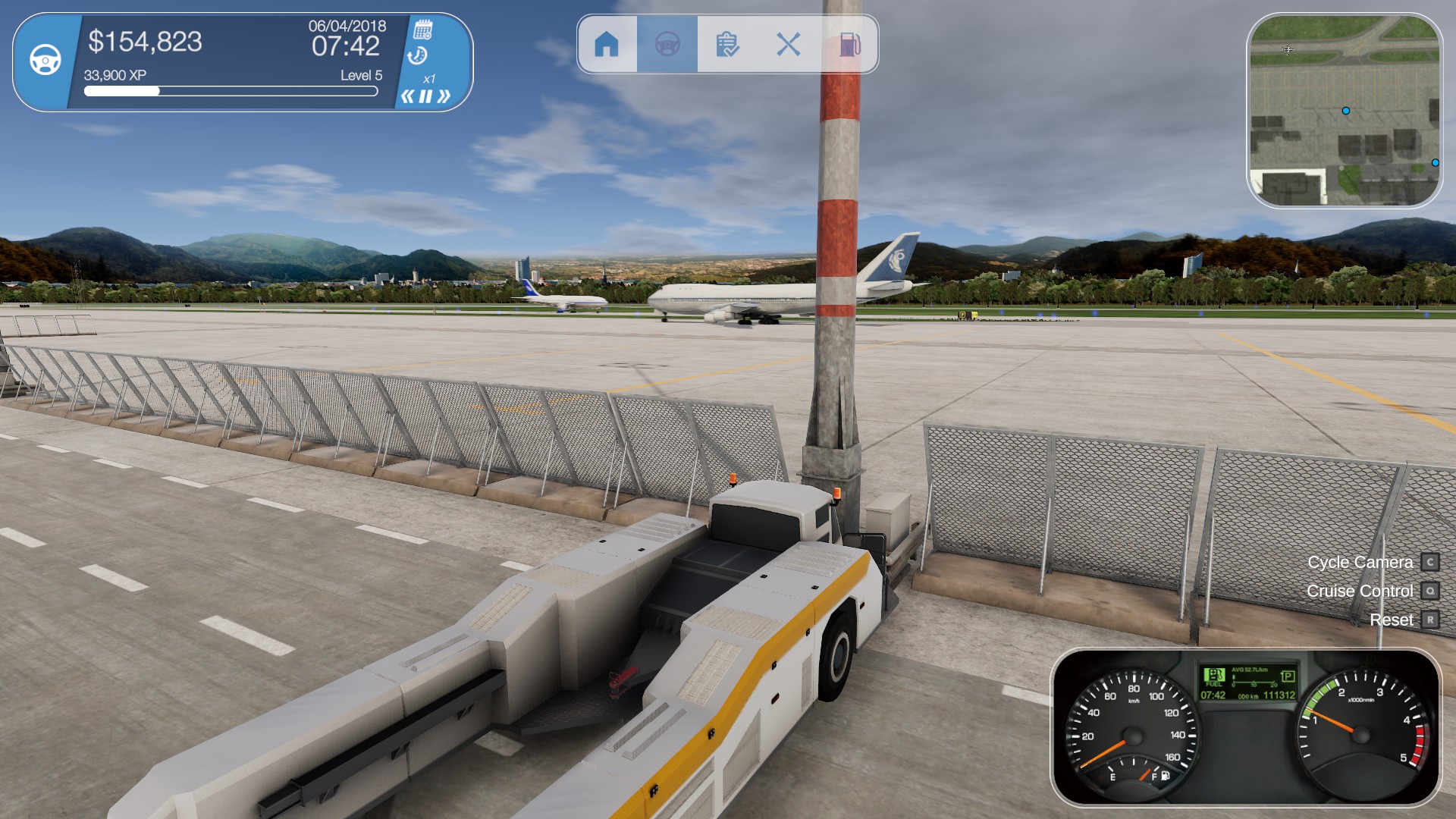Toggle the pause button
This screenshot has height=819, width=1456.
[427, 96]
